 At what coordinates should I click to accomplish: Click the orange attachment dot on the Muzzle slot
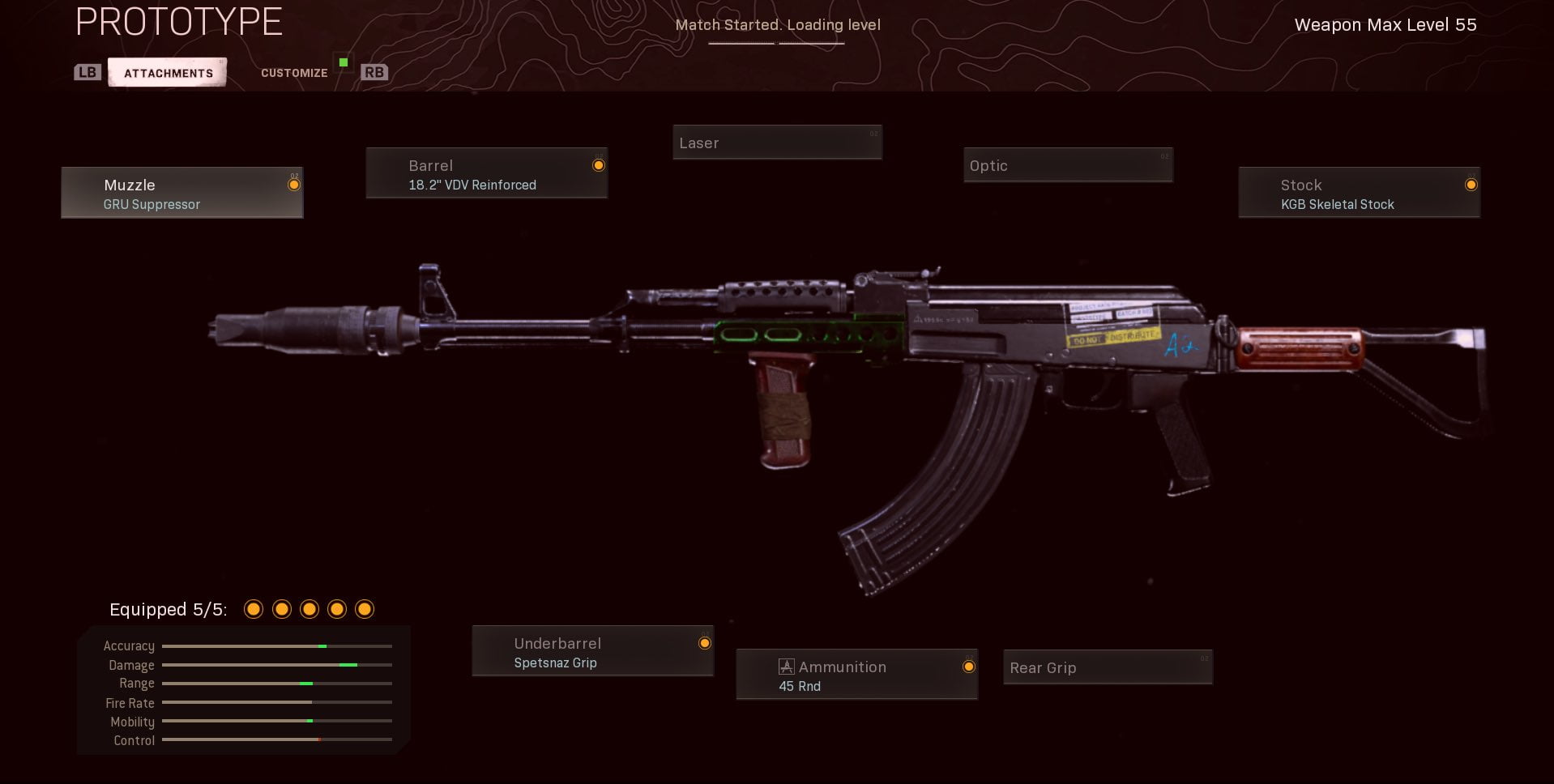[293, 184]
